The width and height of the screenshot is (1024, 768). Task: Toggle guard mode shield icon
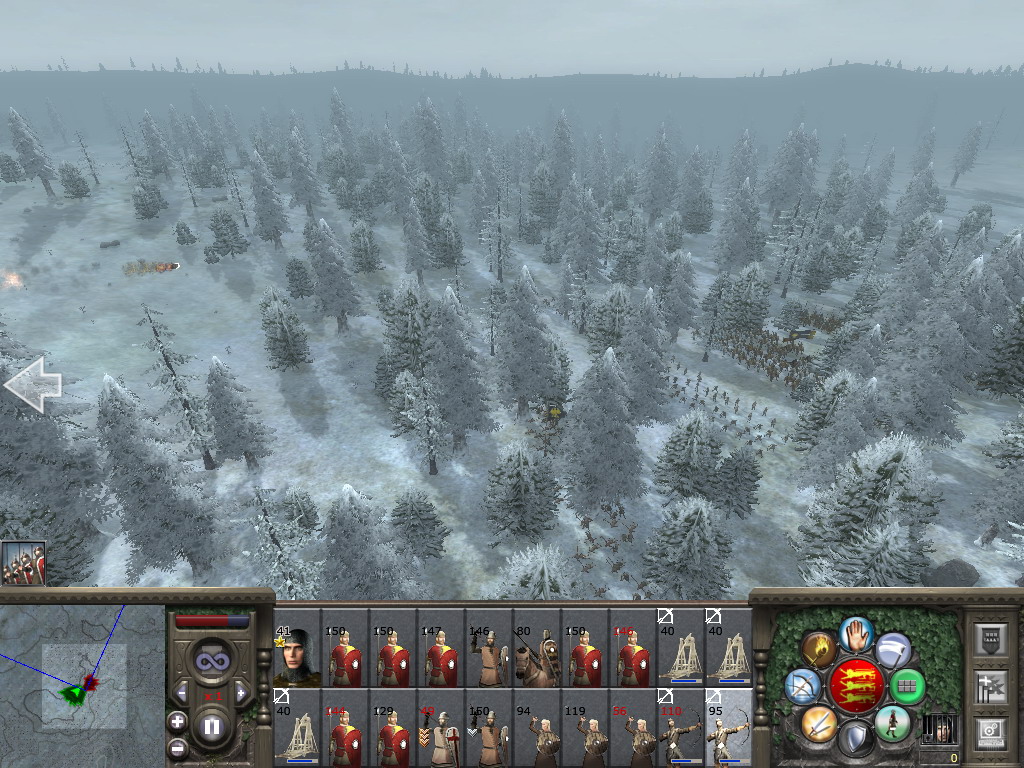[856, 739]
